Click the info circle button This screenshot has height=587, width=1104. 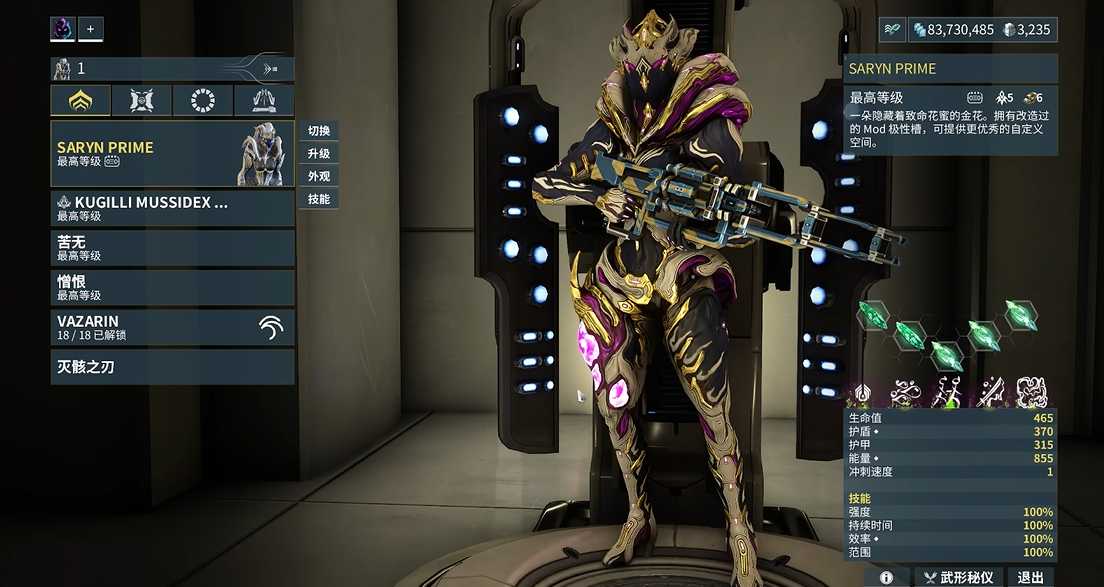coord(886,577)
